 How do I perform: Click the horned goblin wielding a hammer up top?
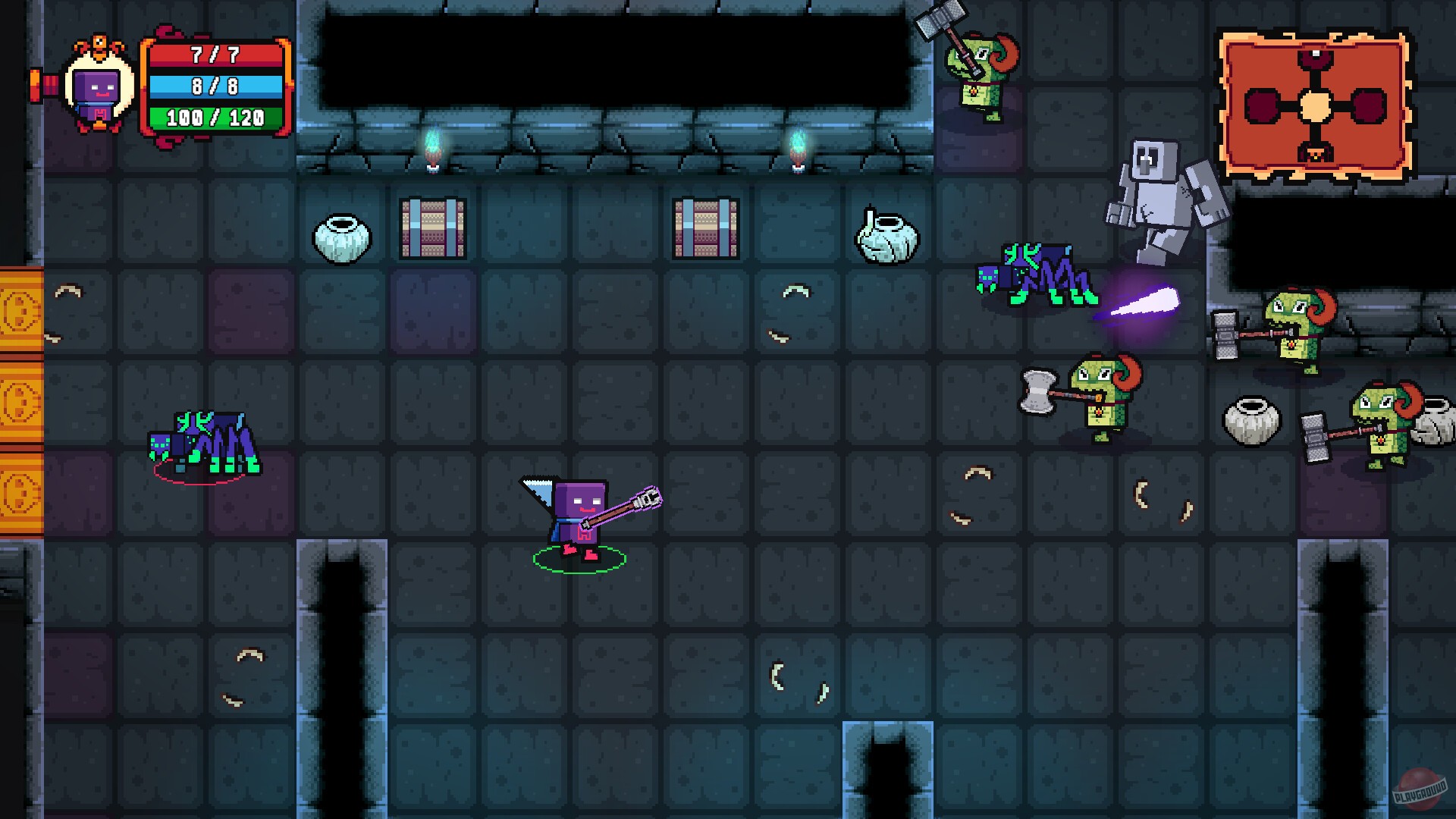[978, 76]
